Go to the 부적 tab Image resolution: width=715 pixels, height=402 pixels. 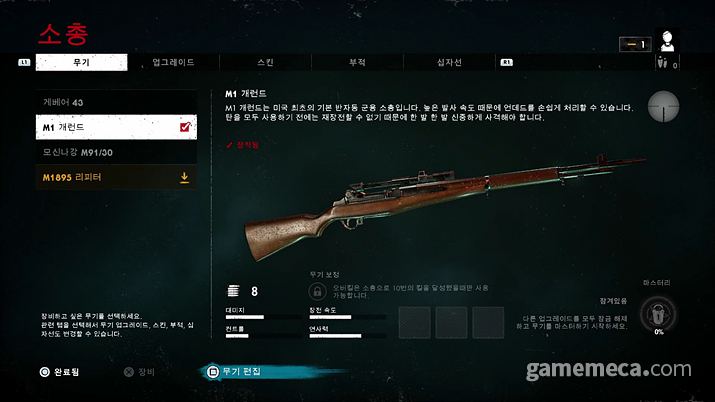coord(356,62)
